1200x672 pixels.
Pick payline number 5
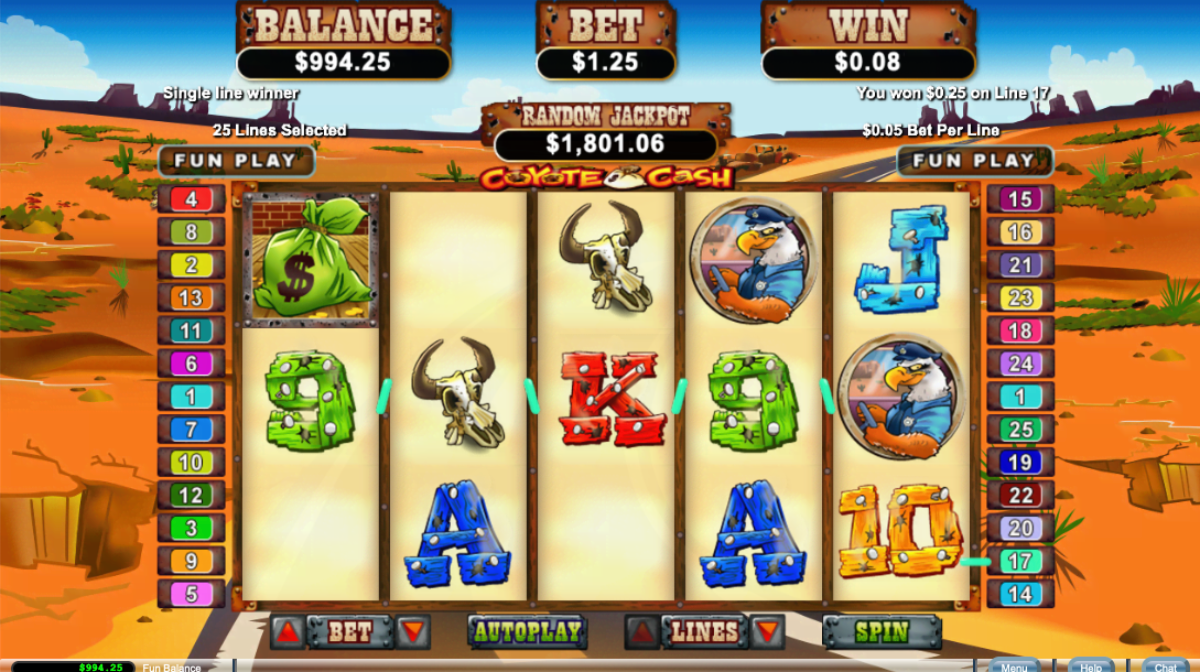191,594
